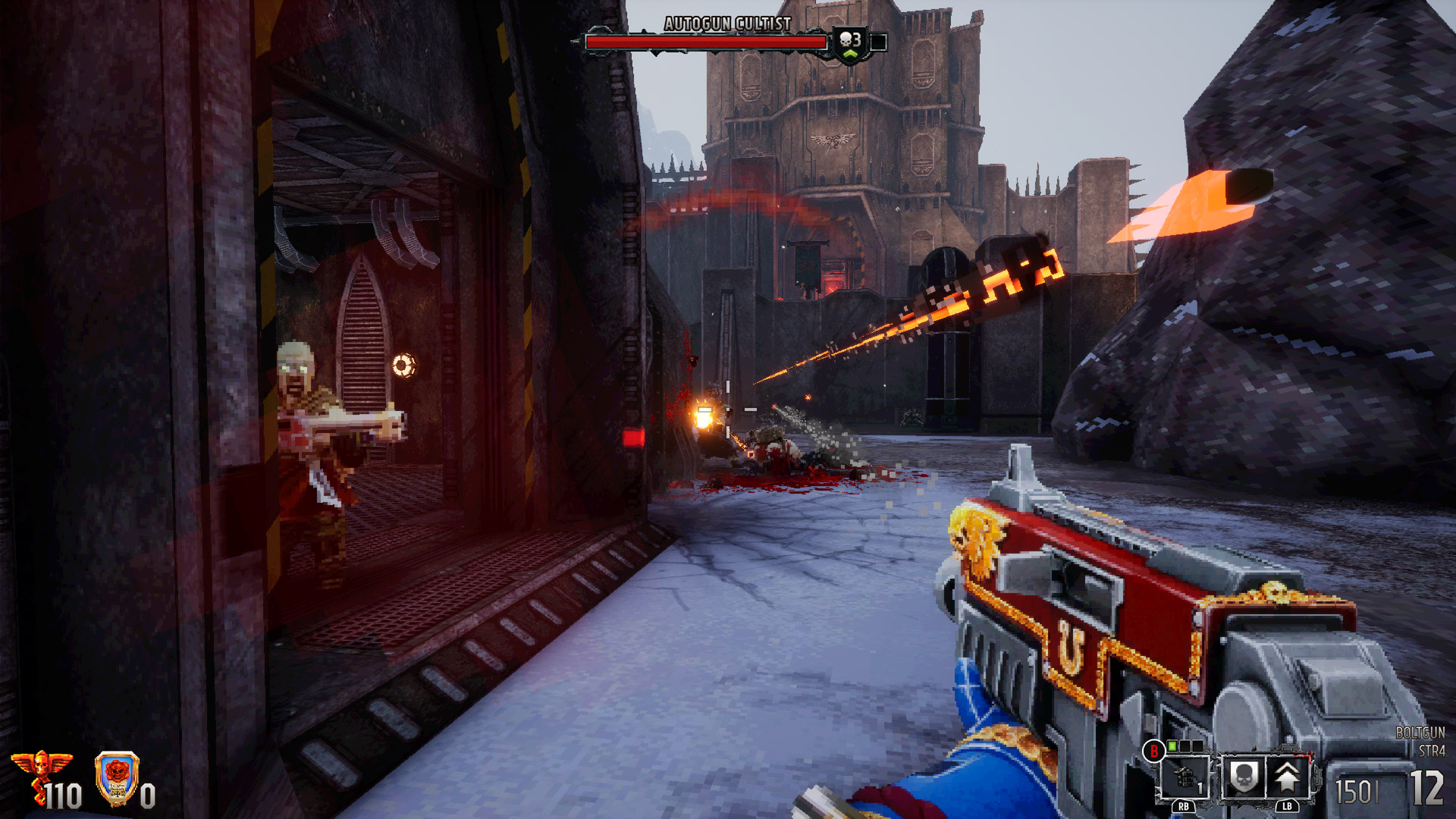This screenshot has height=819, width=1456.
Task: Click the skull threat level badge
Action: click(851, 43)
